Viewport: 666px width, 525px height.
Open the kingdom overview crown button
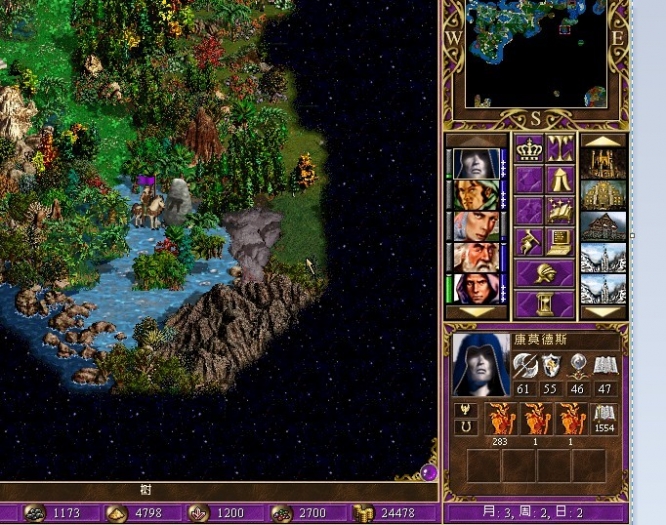[x=529, y=148]
